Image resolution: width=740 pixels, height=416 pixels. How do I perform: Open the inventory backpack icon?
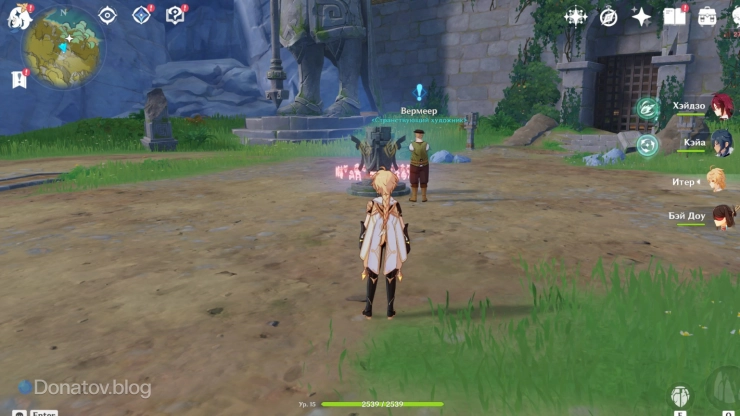click(708, 17)
